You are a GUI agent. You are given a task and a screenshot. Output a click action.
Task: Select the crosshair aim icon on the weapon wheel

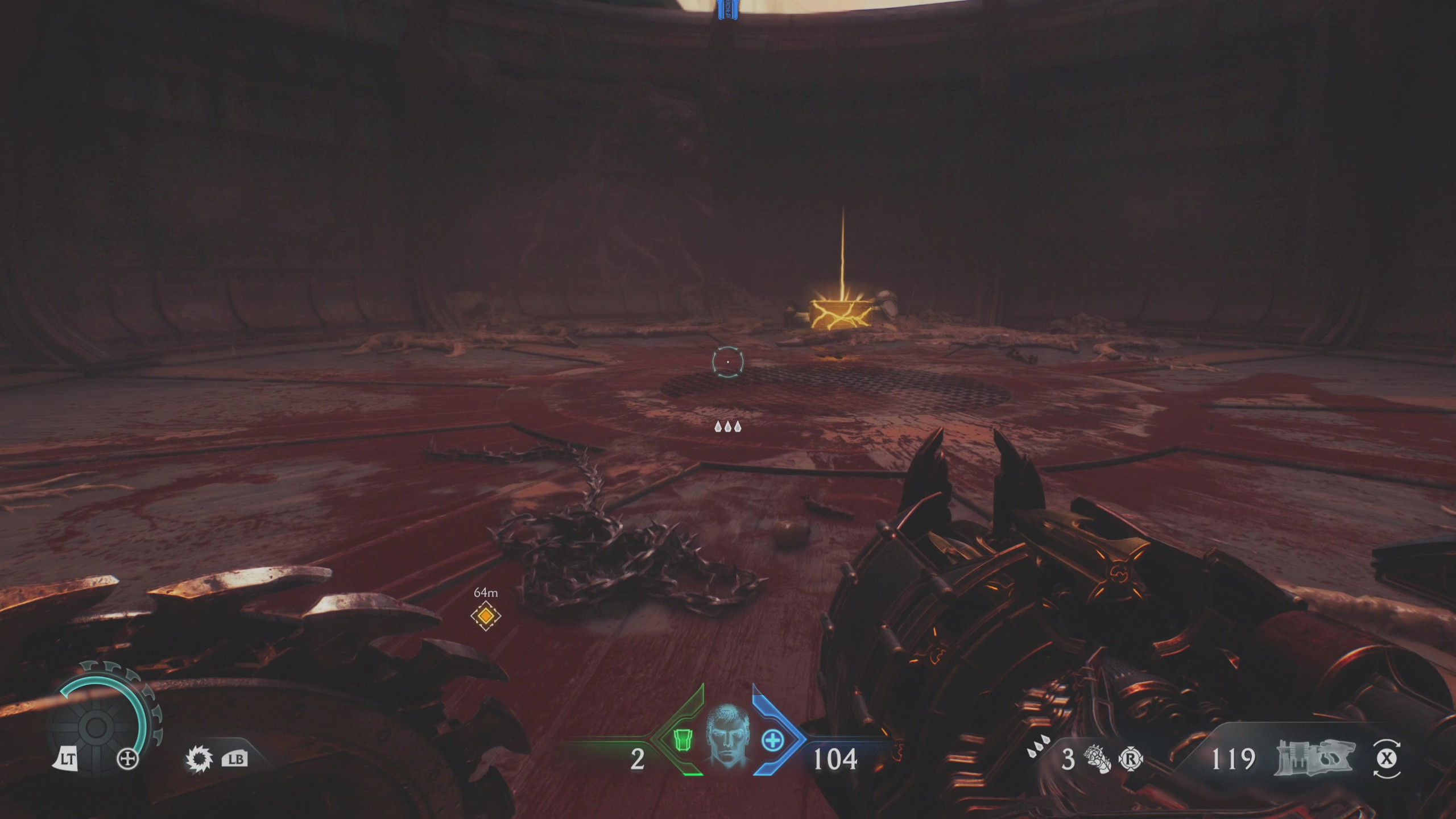(x=128, y=758)
